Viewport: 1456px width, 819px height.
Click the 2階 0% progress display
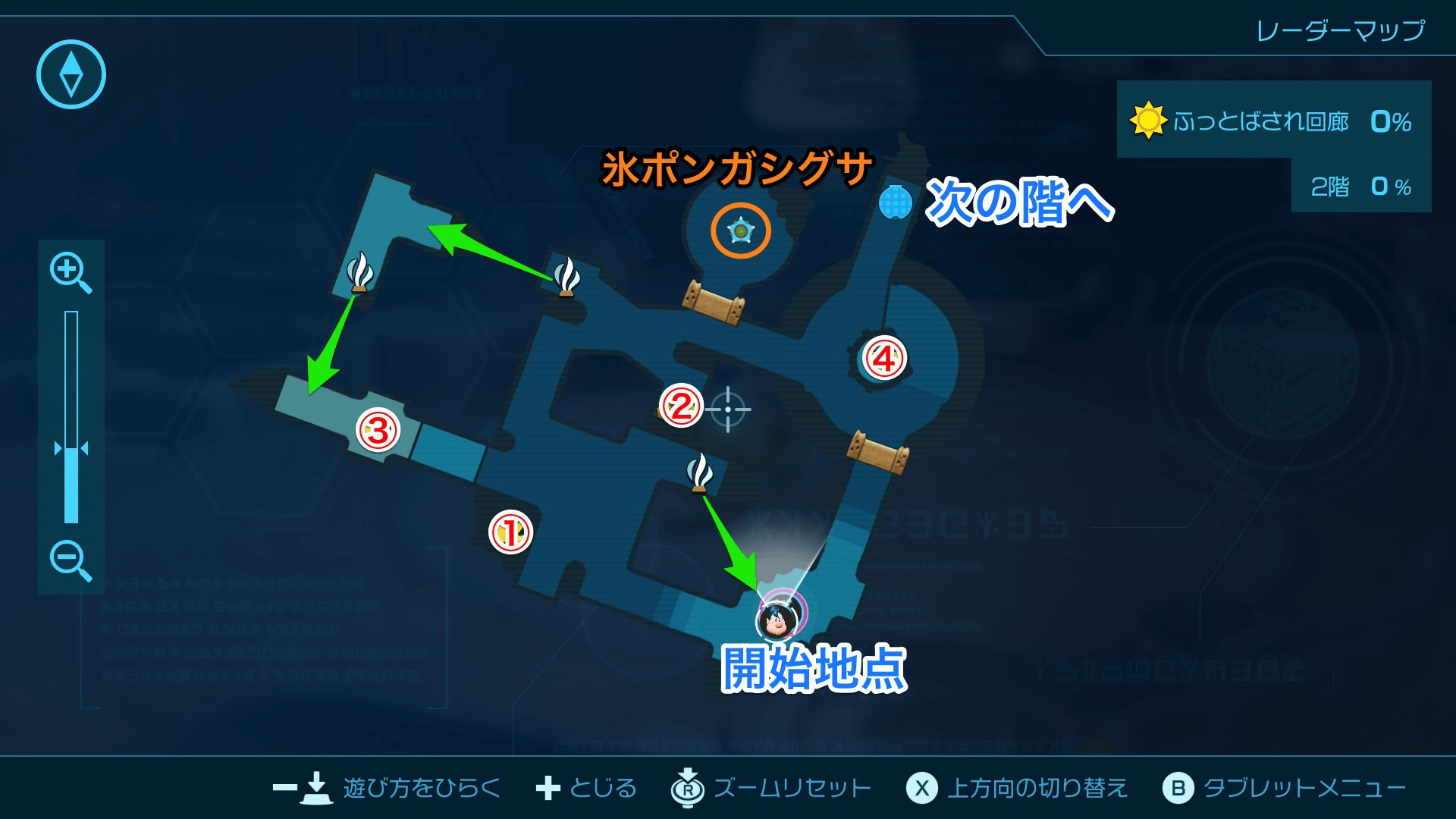(x=1361, y=187)
